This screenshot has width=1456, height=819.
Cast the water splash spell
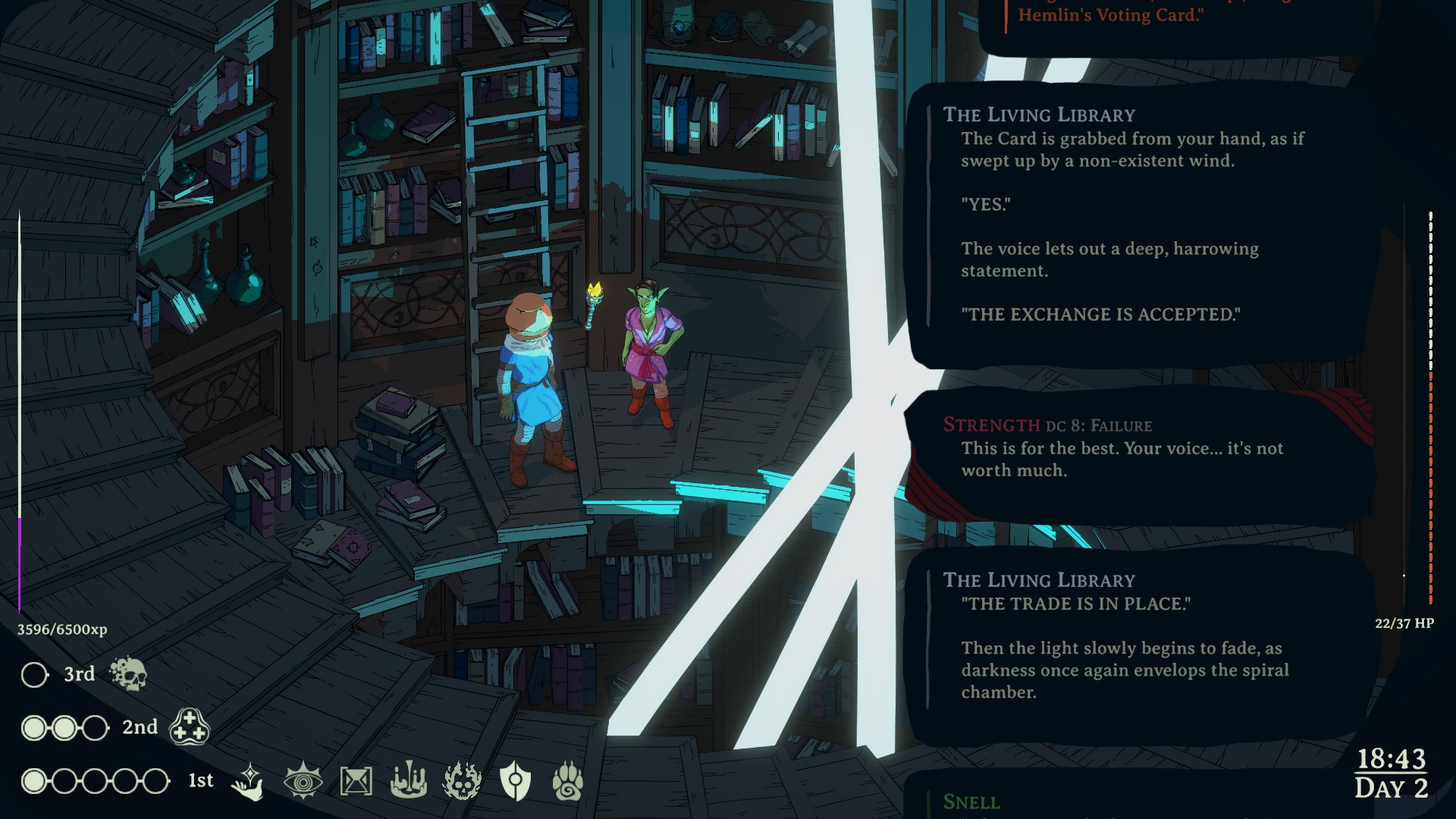408,780
